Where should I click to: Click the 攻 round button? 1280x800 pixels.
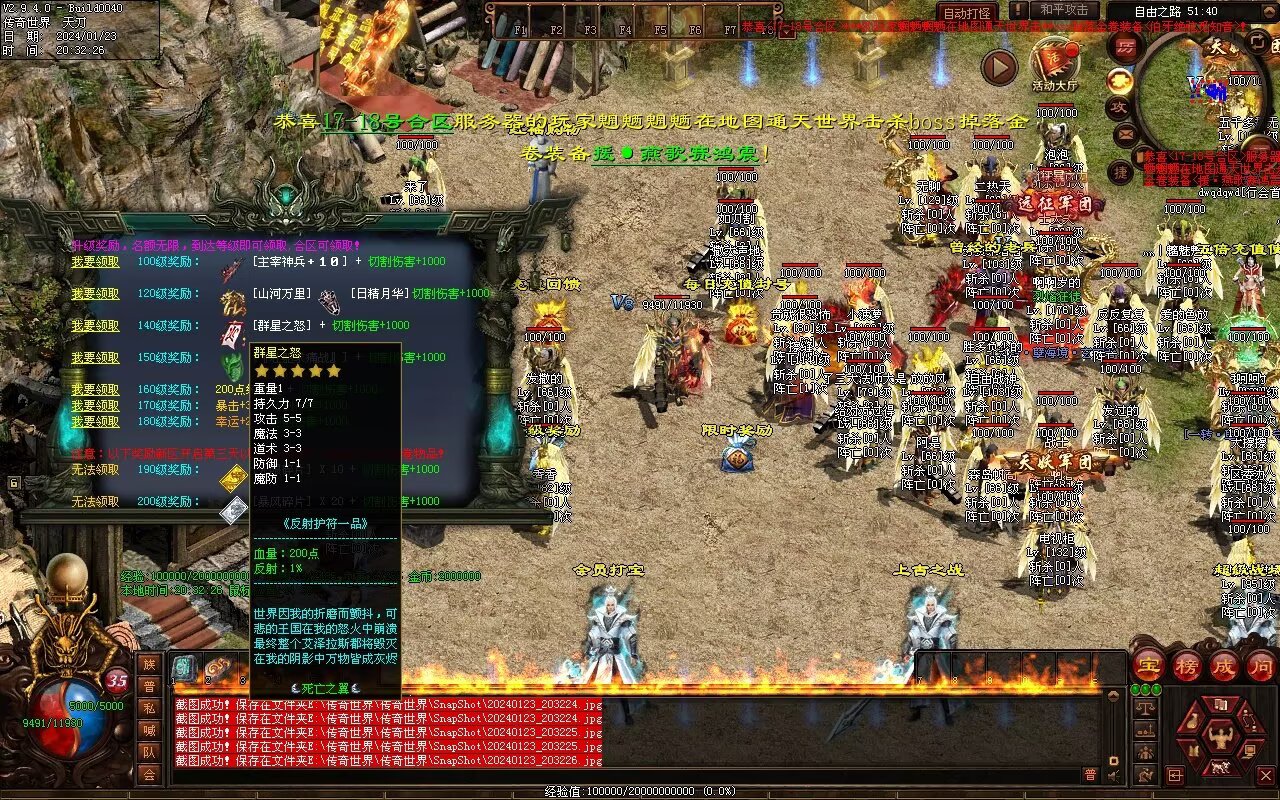click(1119, 106)
